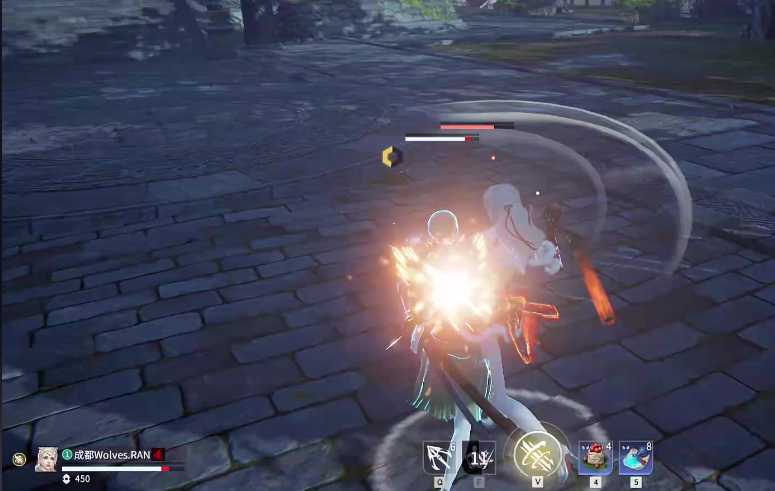
Task: Use the red-capped item with count 4
Action: (x=595, y=457)
